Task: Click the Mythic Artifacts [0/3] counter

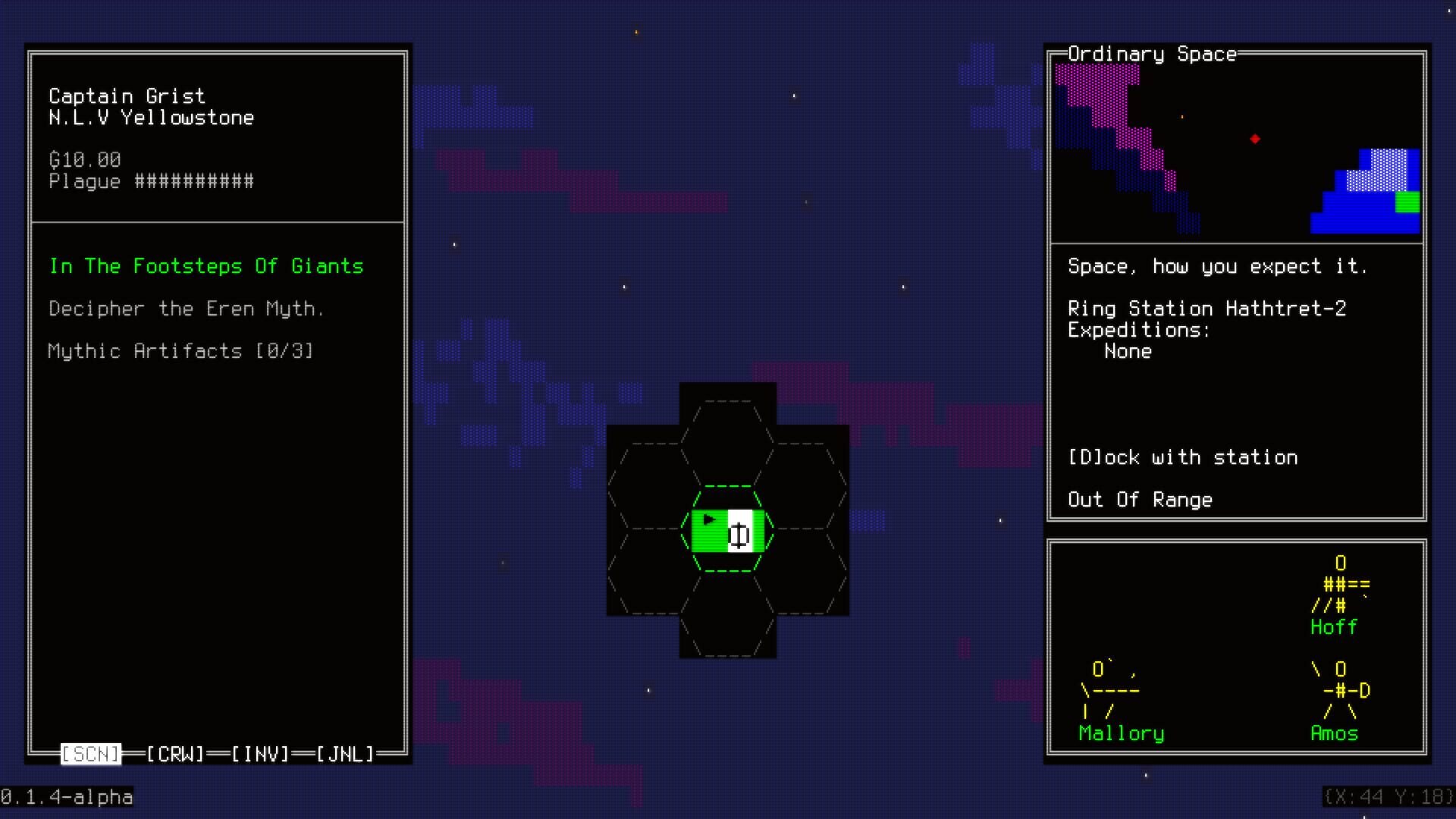Action: [x=180, y=351]
